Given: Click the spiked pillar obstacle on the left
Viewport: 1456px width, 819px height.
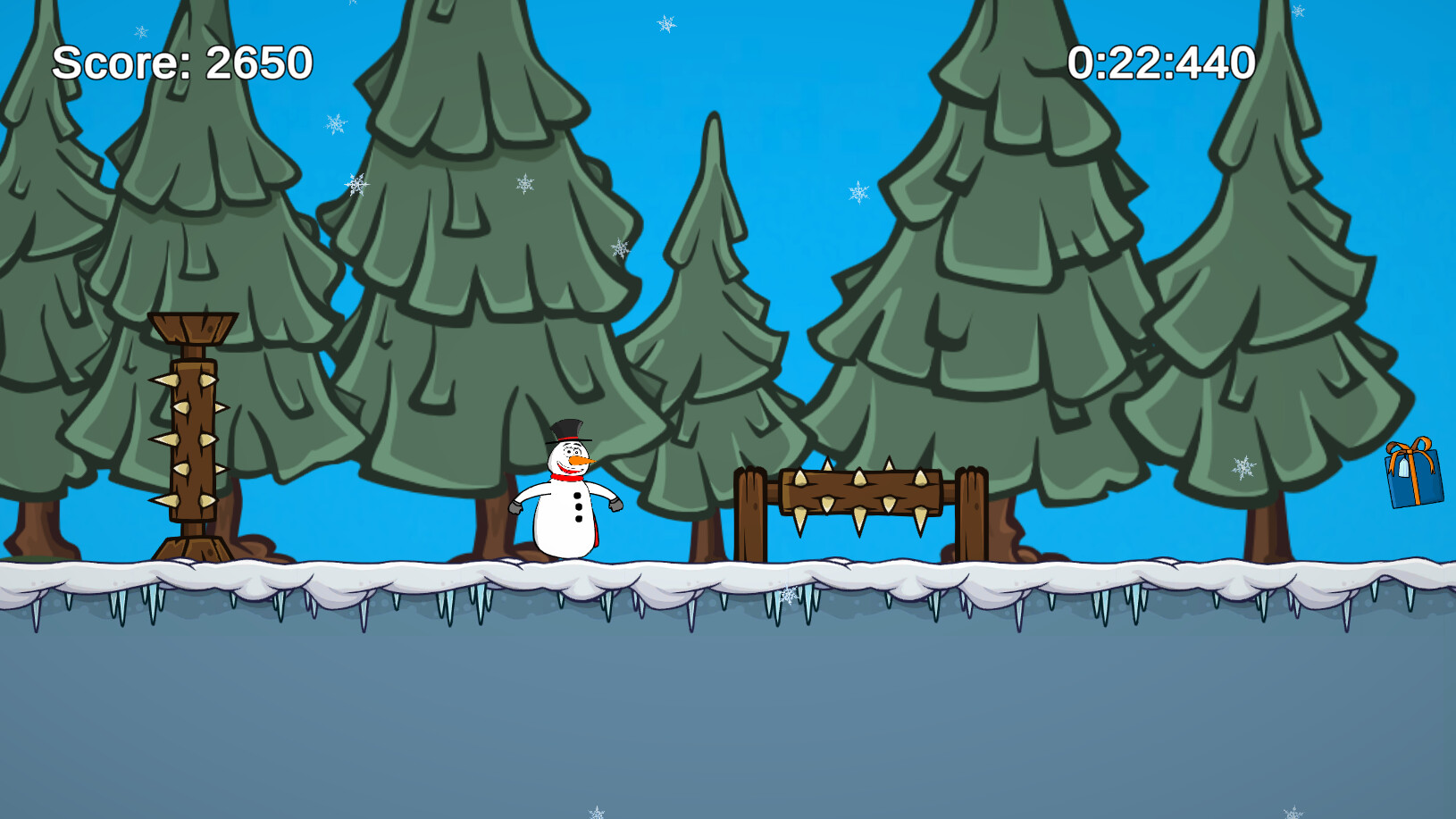Looking at the screenshot, I should (192, 438).
